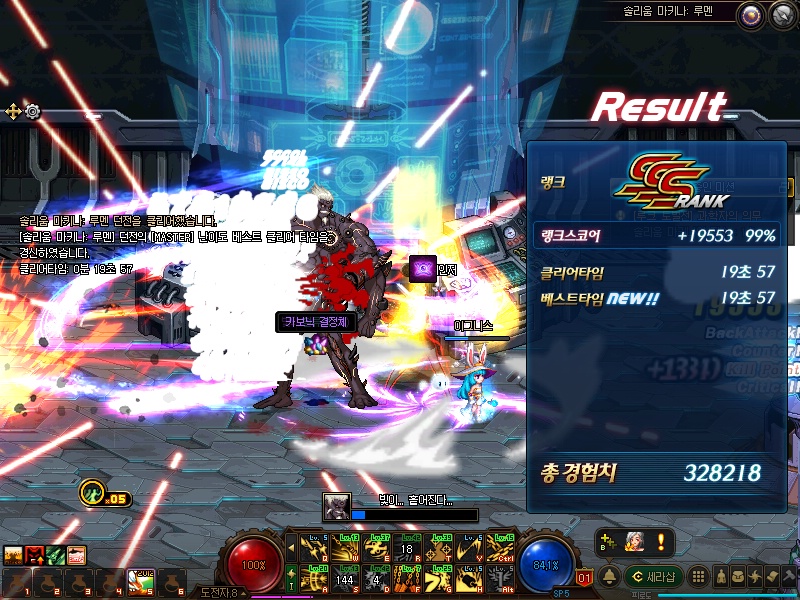The height and width of the screenshot is (600, 800).
Task: Click the alert exclamation mark icon
Action: click(658, 542)
